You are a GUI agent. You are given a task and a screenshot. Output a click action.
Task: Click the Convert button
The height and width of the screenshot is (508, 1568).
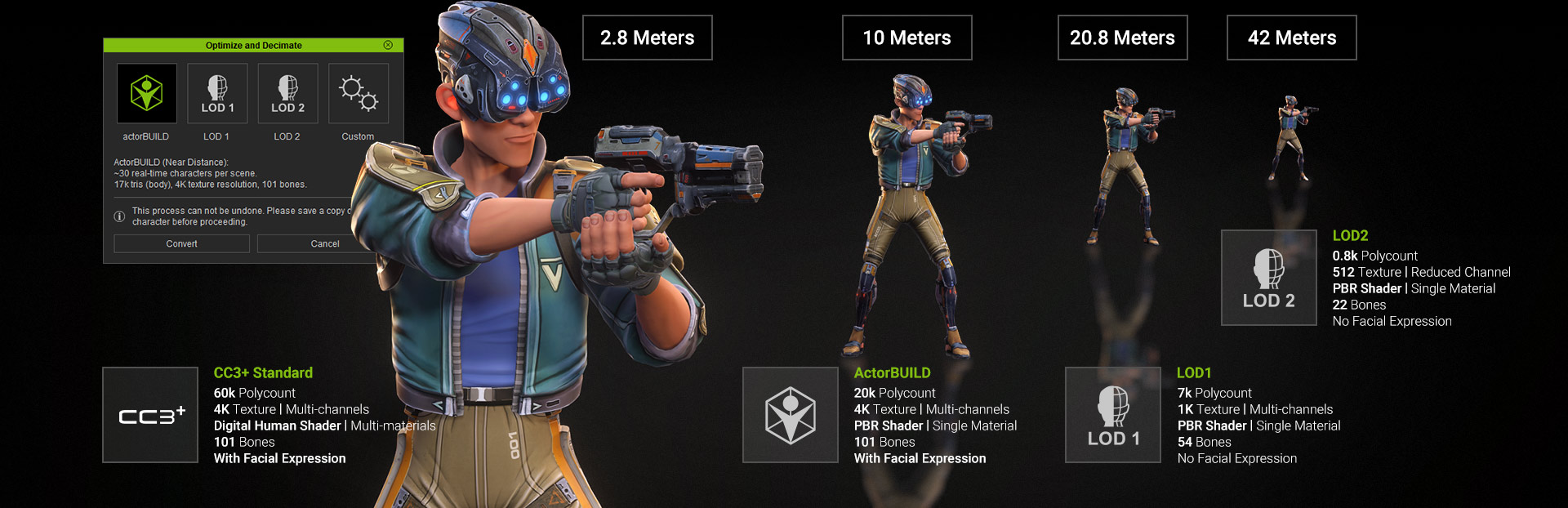(x=181, y=243)
